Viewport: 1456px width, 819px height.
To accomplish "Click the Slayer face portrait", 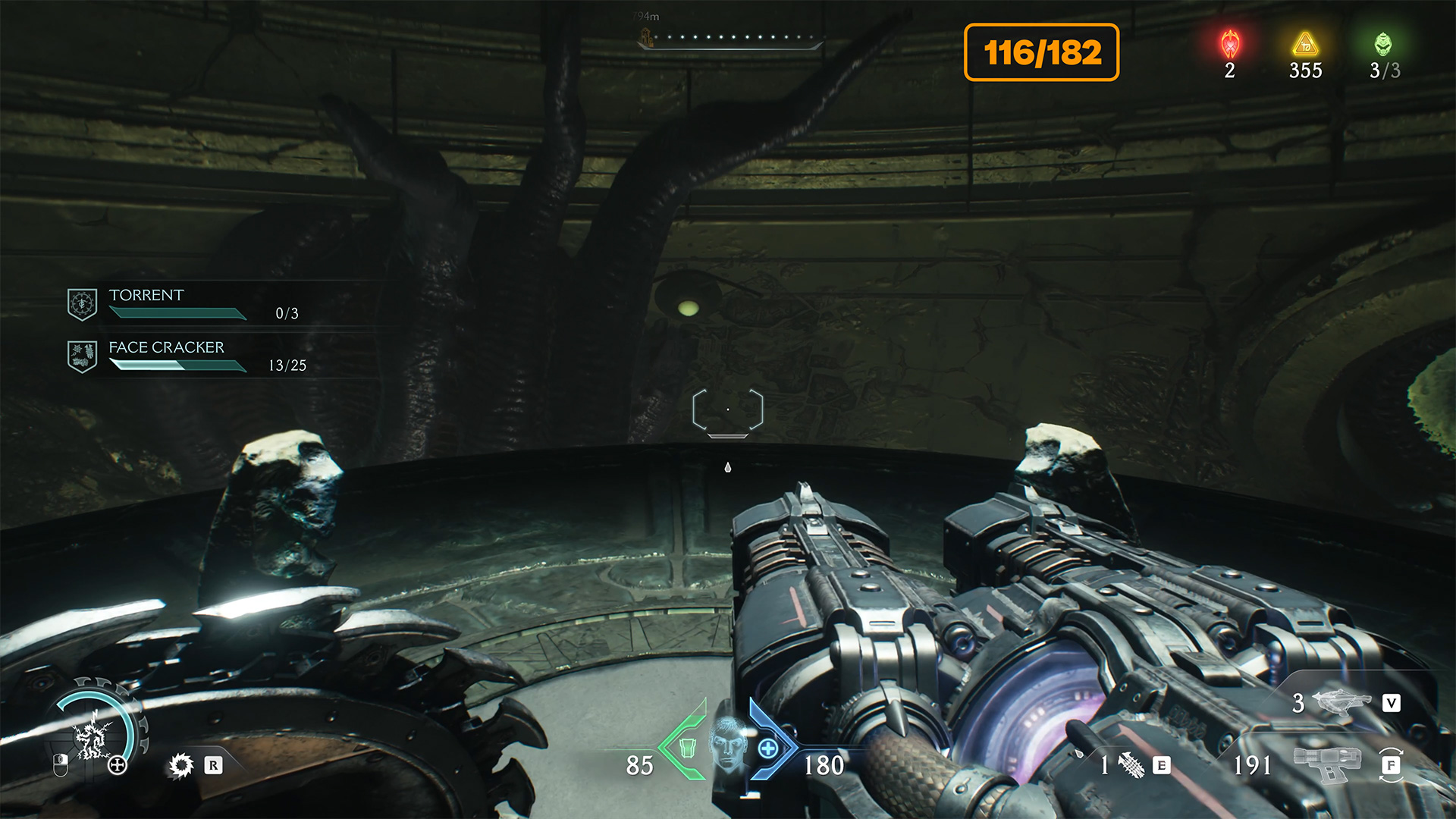I will click(x=728, y=744).
